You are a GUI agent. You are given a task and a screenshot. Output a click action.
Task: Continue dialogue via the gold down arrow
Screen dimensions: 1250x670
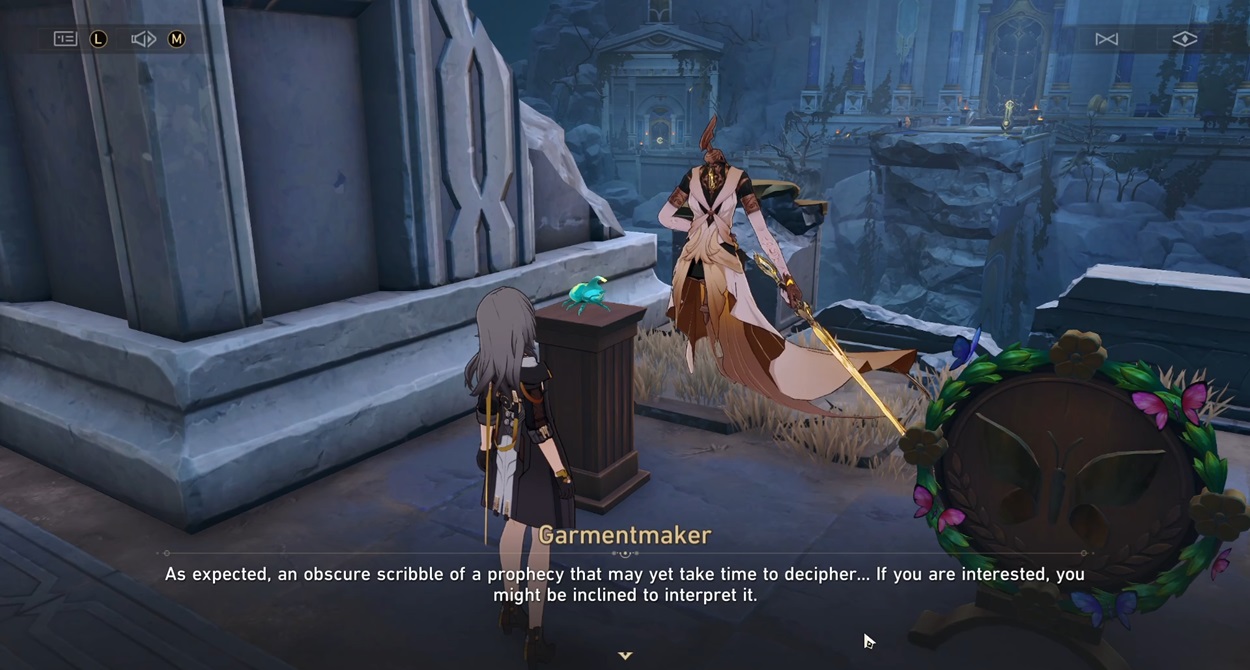625,656
